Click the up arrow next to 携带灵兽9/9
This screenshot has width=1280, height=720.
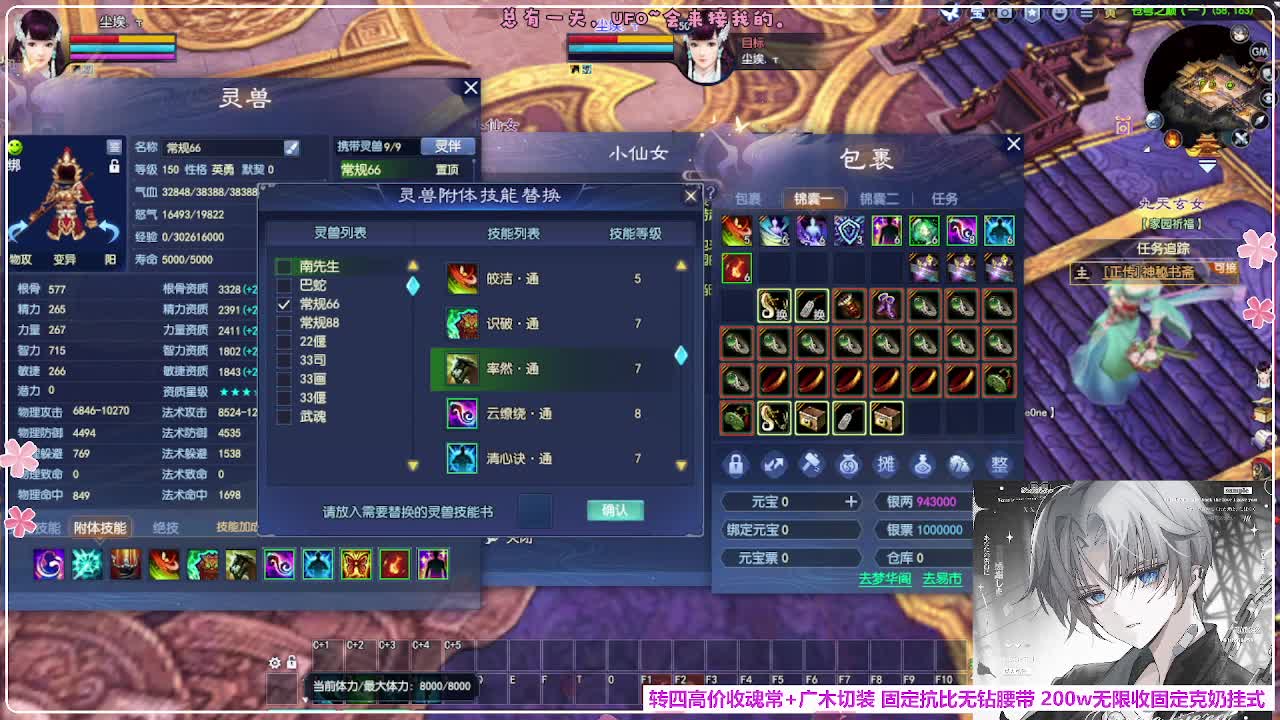(x=474, y=160)
